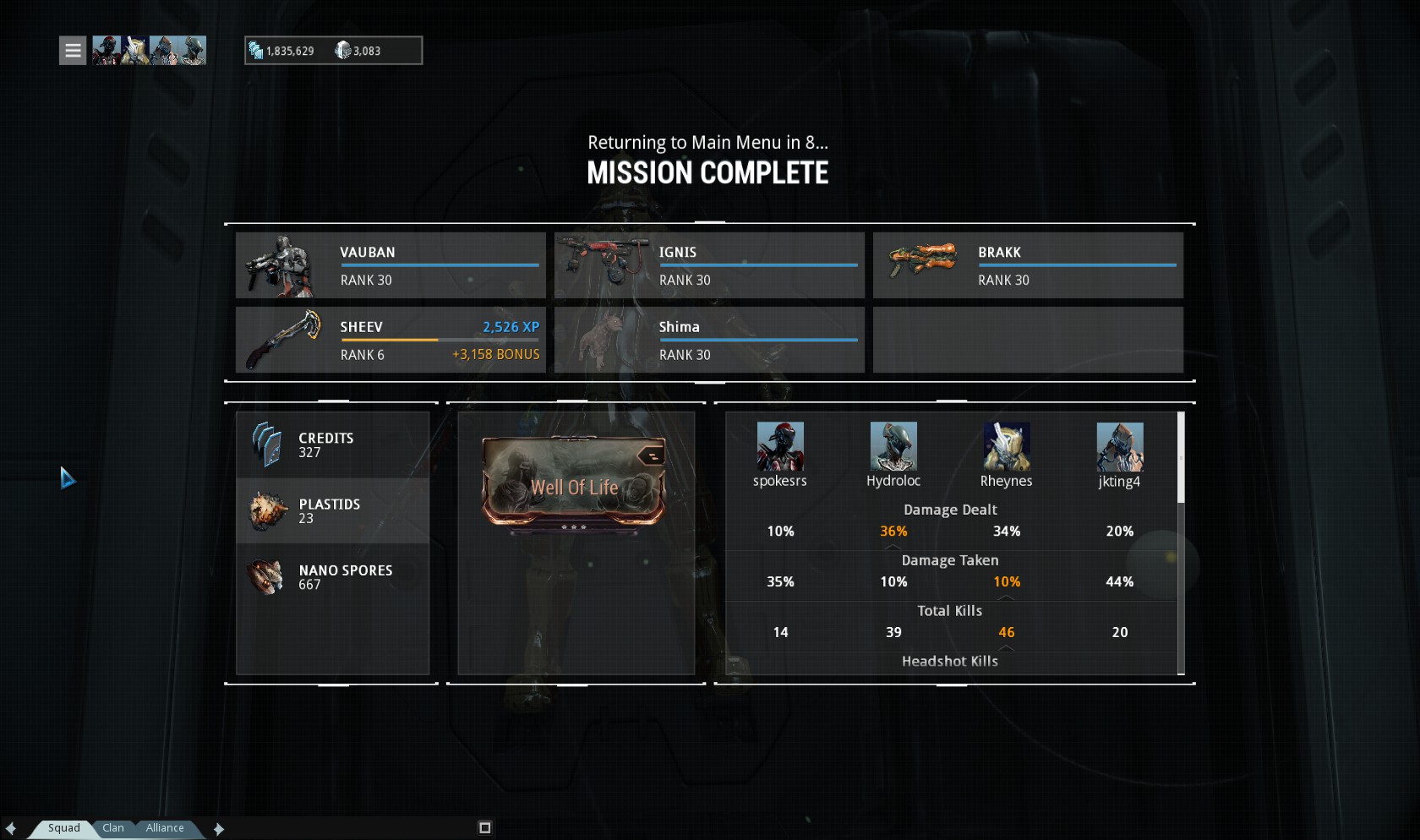Image resolution: width=1420 pixels, height=840 pixels.
Task: Select the Vauban warframe panel
Action: tap(390, 265)
